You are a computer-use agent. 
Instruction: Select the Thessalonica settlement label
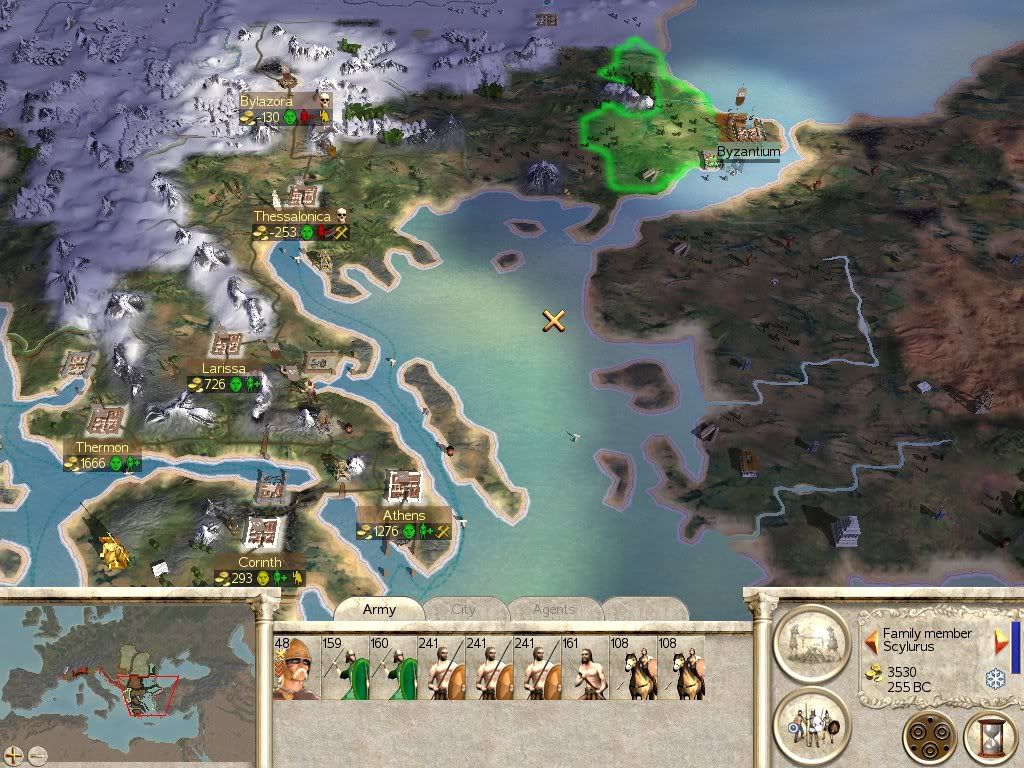tap(291, 216)
